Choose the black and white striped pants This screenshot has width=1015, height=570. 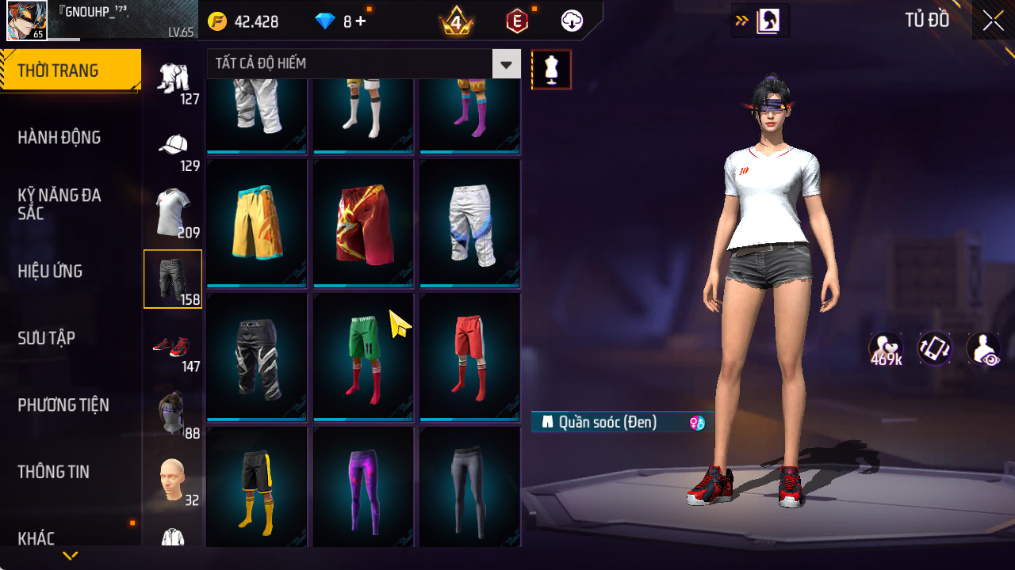[x=257, y=355]
